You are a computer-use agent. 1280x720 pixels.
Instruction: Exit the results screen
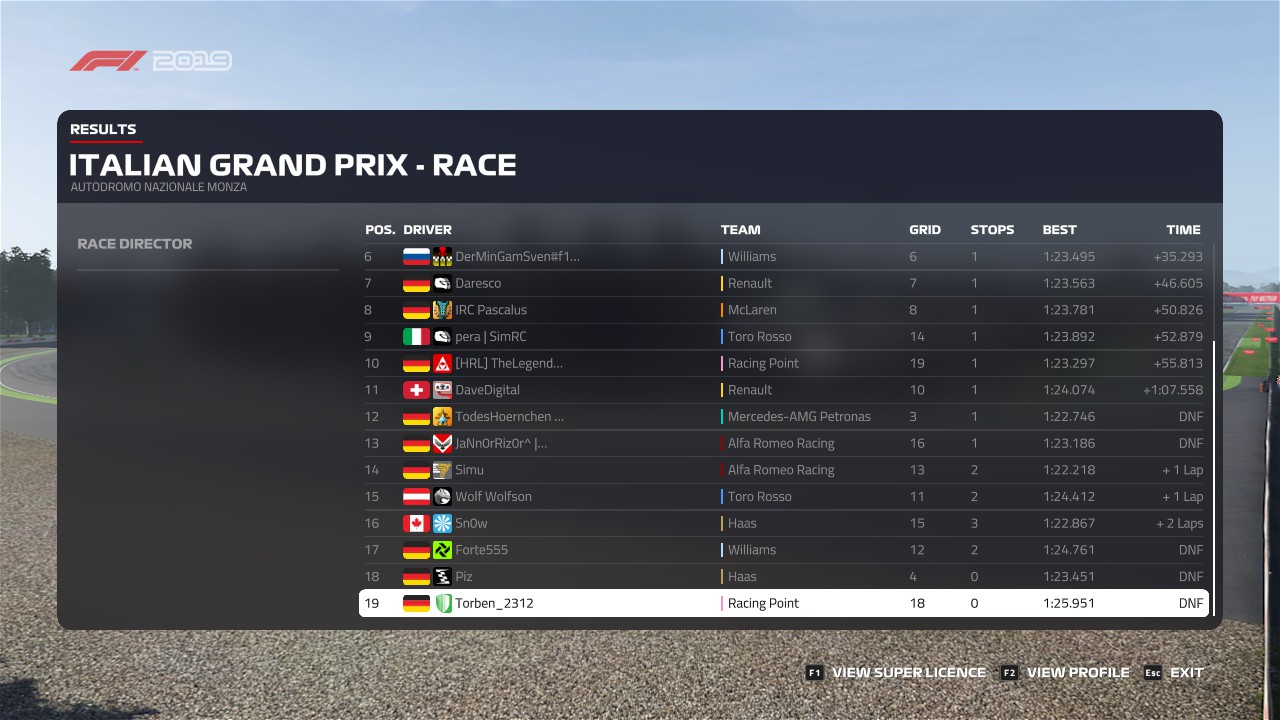click(1186, 673)
